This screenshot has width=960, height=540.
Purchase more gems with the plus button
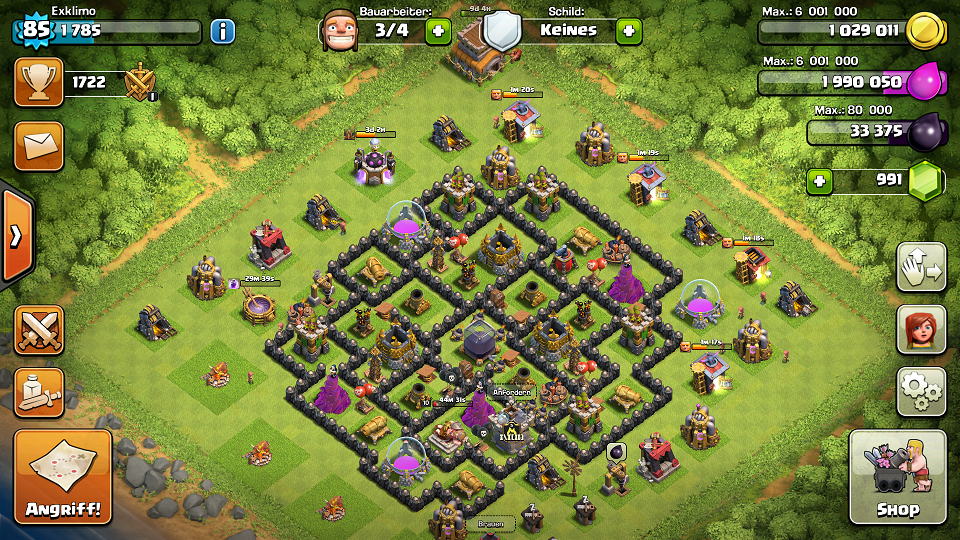(x=820, y=182)
